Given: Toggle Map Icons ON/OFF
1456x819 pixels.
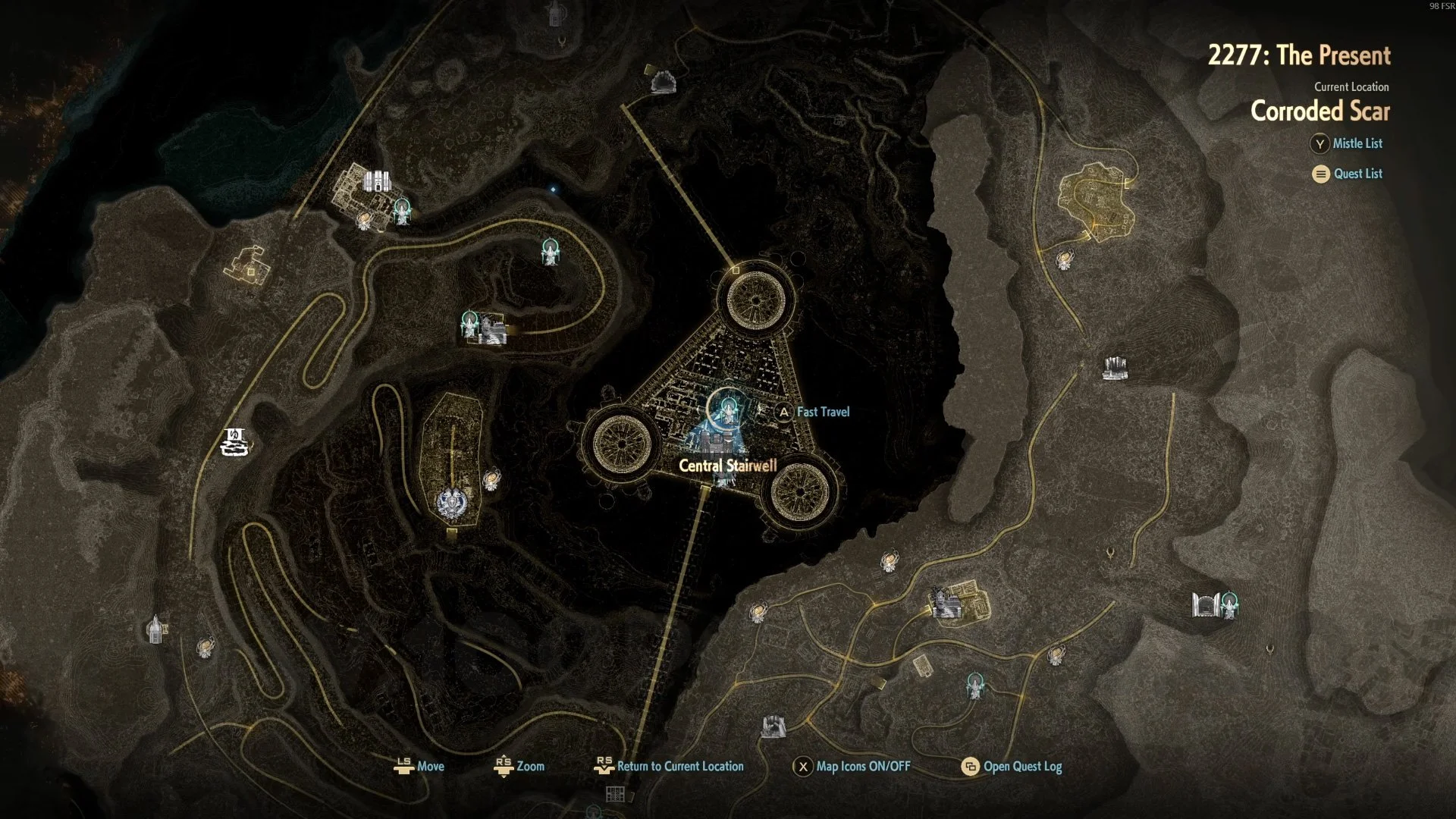Looking at the screenshot, I should [862, 766].
